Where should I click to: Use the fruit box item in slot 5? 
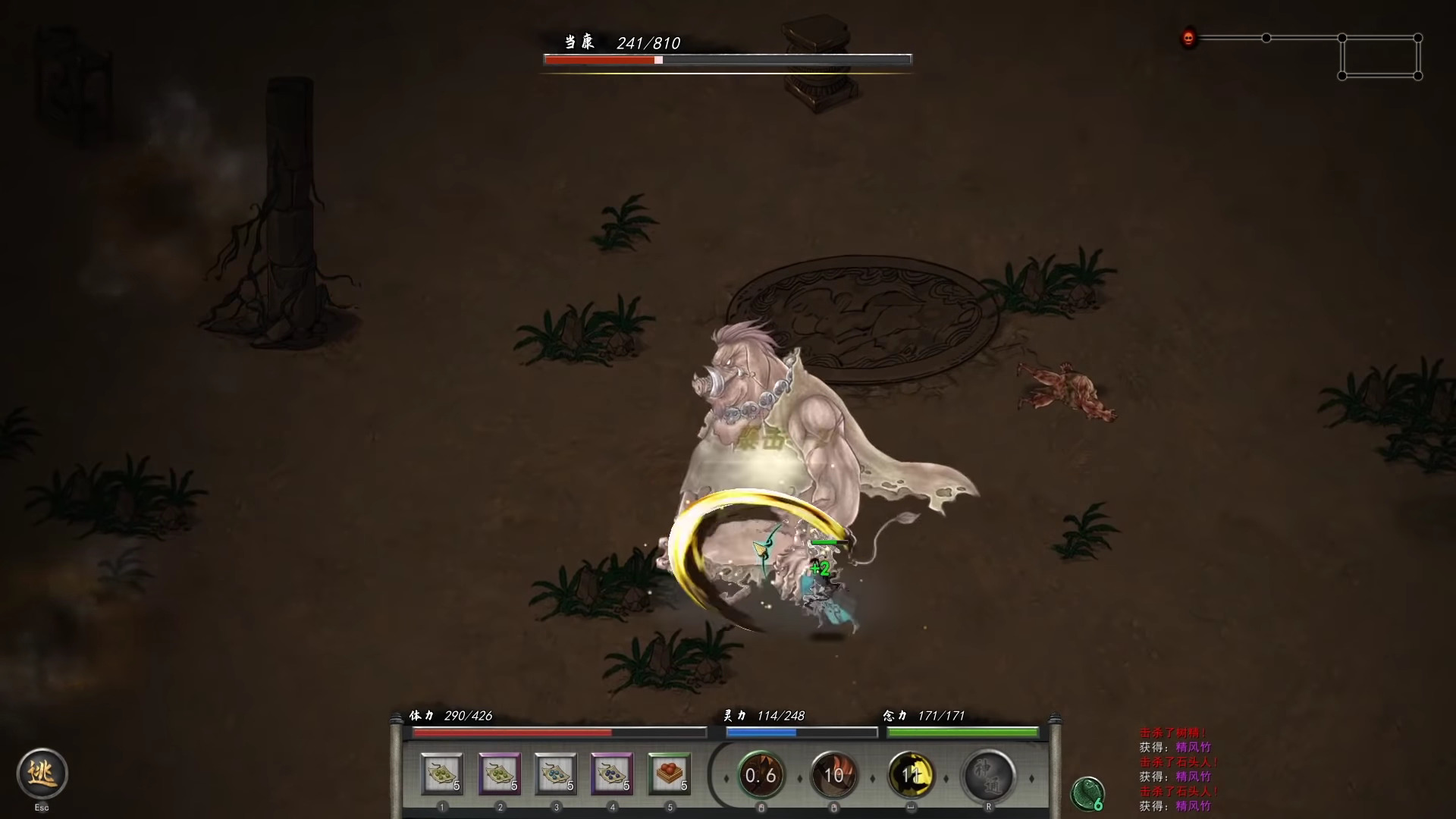tap(613, 773)
